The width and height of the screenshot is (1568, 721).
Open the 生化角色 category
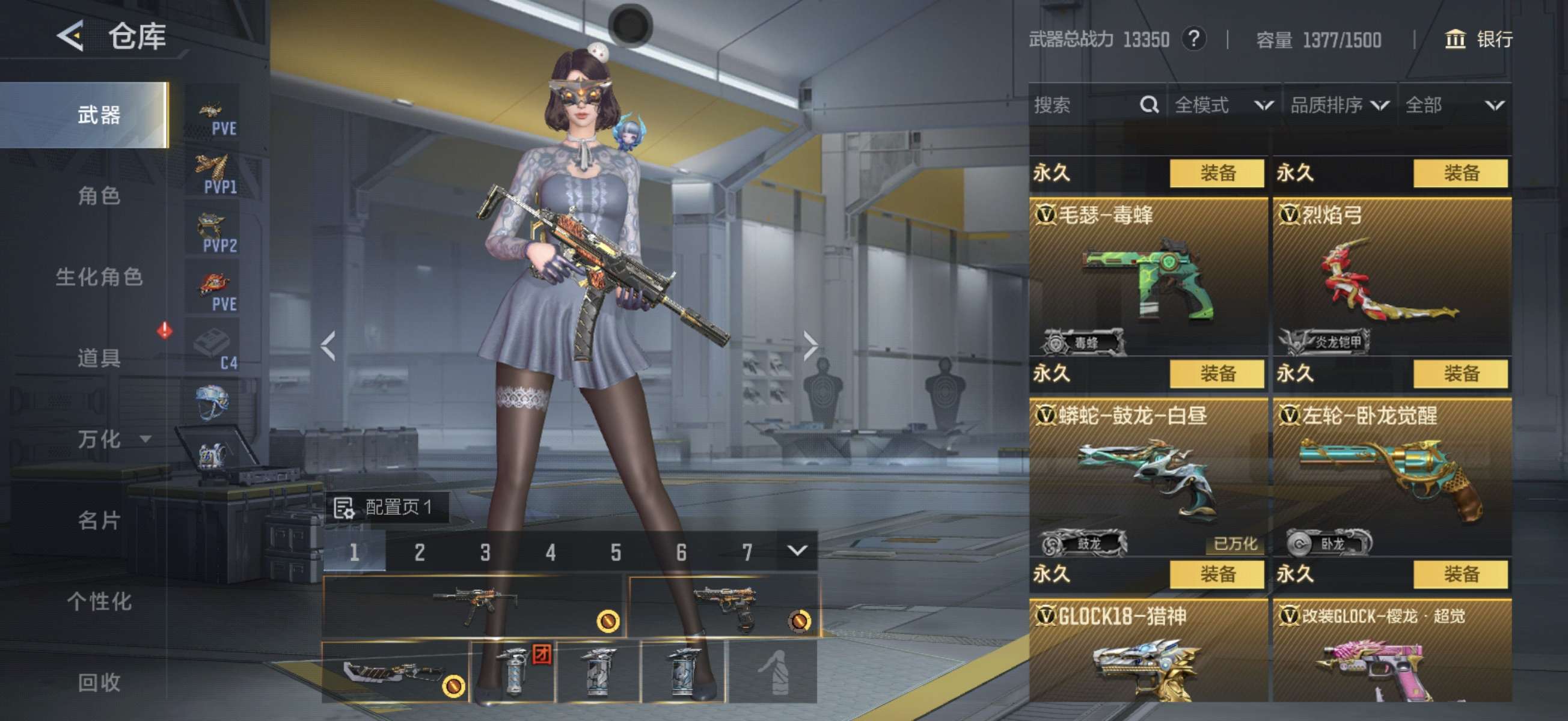coord(99,277)
